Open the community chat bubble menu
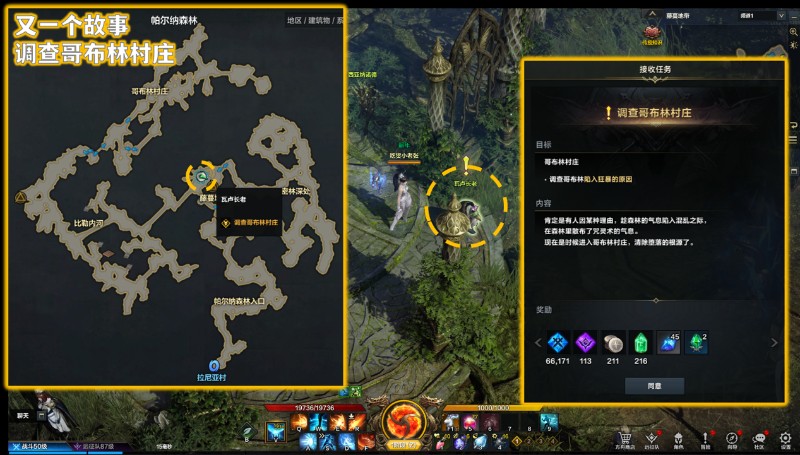Image resolution: width=800 pixels, height=455 pixels. (x=759, y=438)
